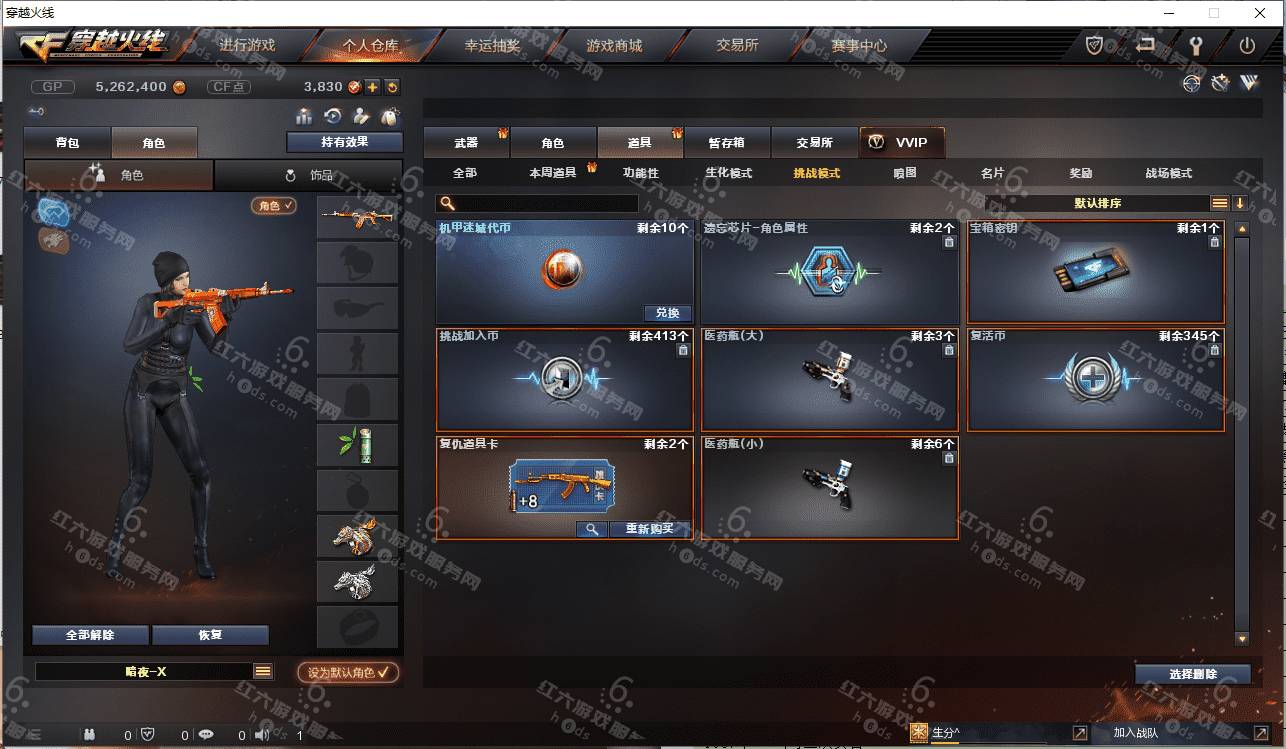Click the 选择删除 button
The width and height of the screenshot is (1286, 749).
pyautogui.click(x=1192, y=674)
